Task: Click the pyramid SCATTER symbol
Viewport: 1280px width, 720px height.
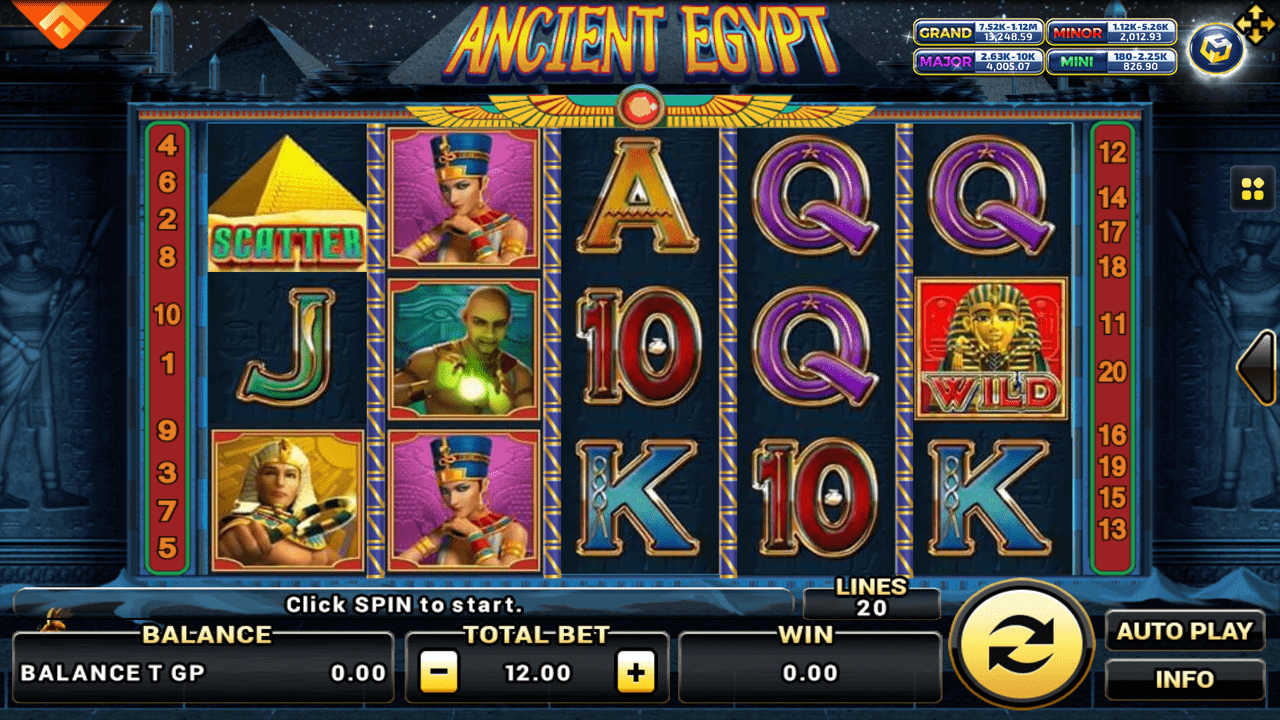Action: point(289,199)
